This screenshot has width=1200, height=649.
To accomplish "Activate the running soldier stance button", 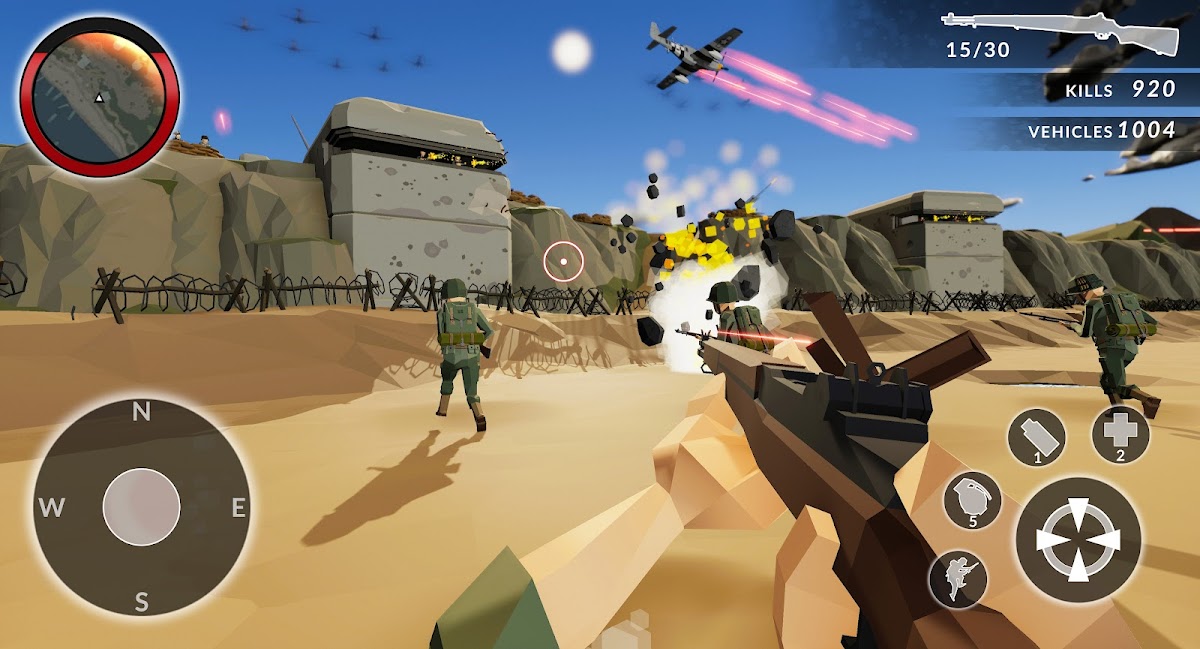I will tap(958, 579).
